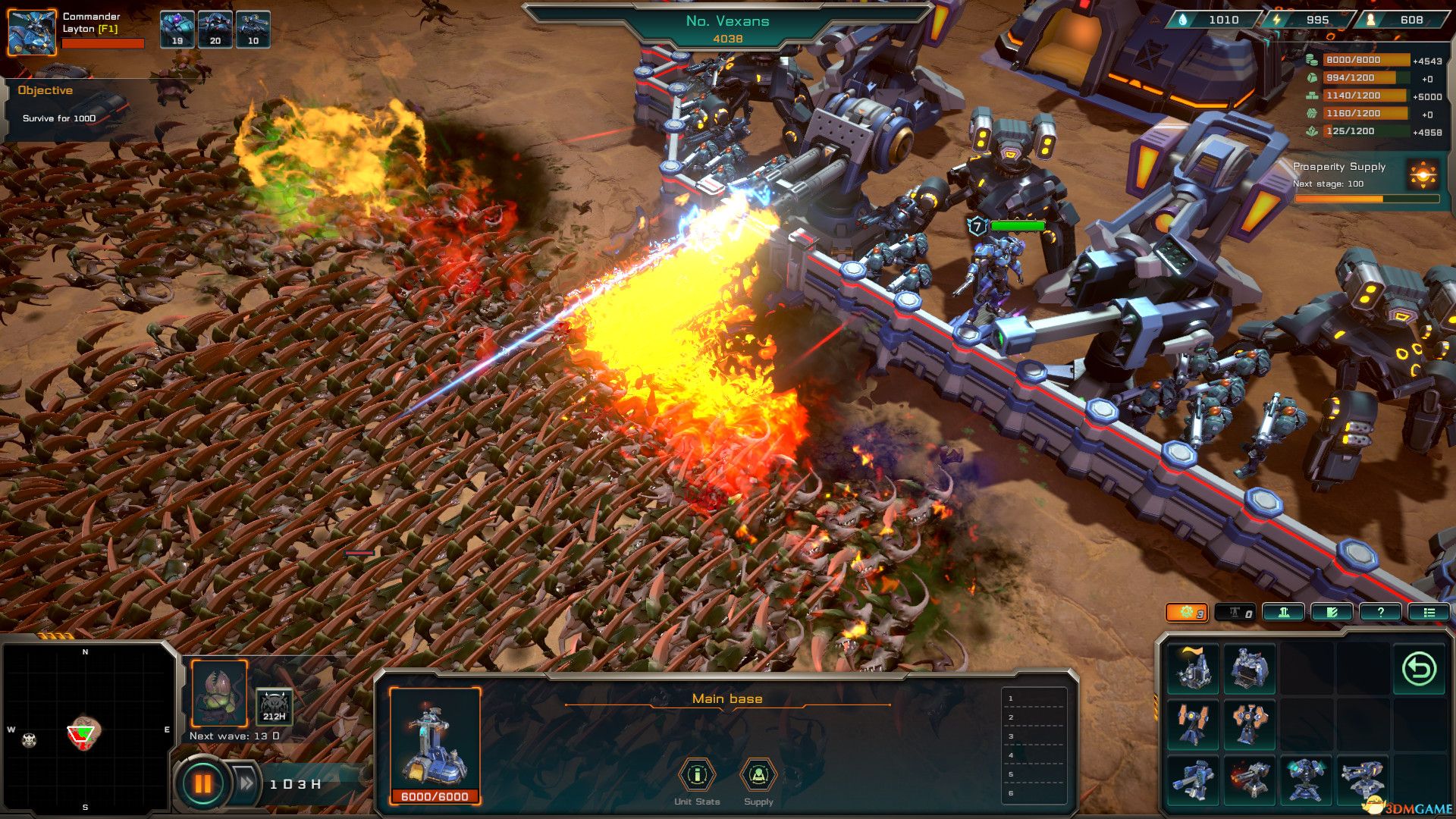Pause the game with the orange pause button
1456x819 pixels.
[x=202, y=783]
